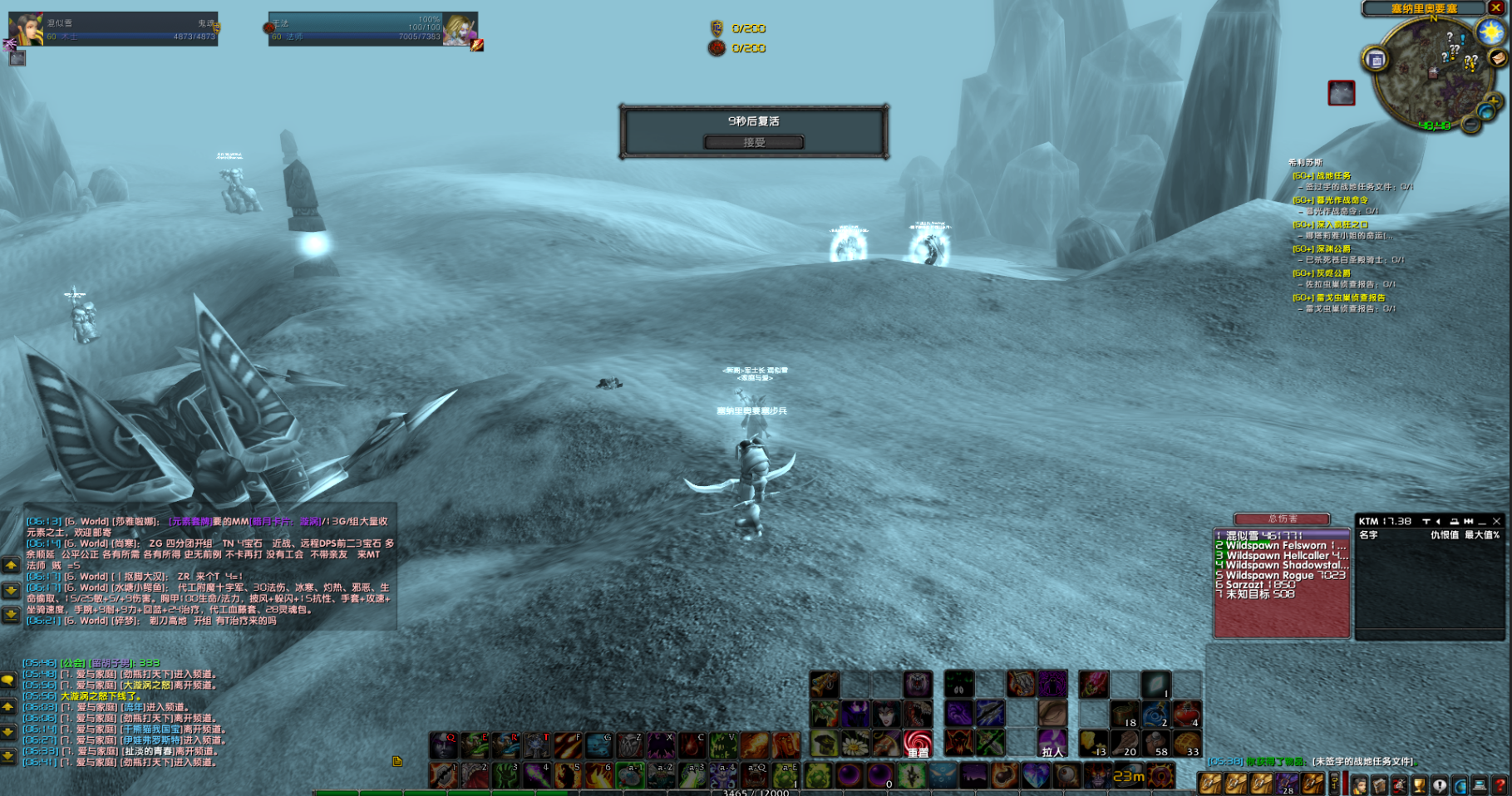Viewport: 1512px width, 796px height.
Task: Activate the daisy flower action button
Action: (x=855, y=744)
